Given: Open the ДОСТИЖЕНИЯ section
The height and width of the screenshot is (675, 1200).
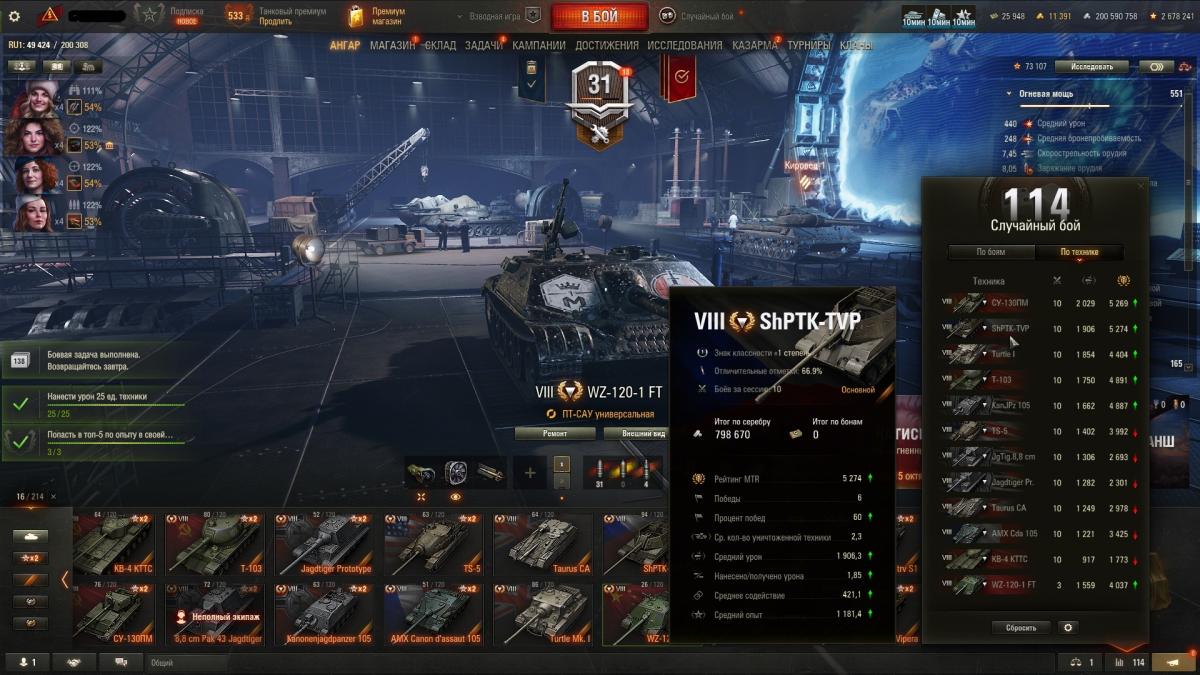Looking at the screenshot, I should tap(607, 45).
